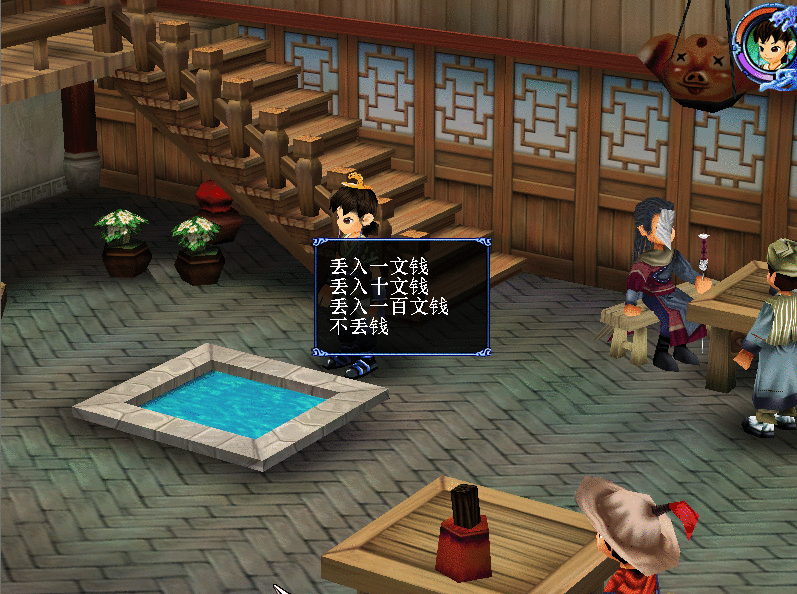The height and width of the screenshot is (594, 797).
Task: Decline with the 不丢钱 option
Action: pyautogui.click(x=359, y=326)
